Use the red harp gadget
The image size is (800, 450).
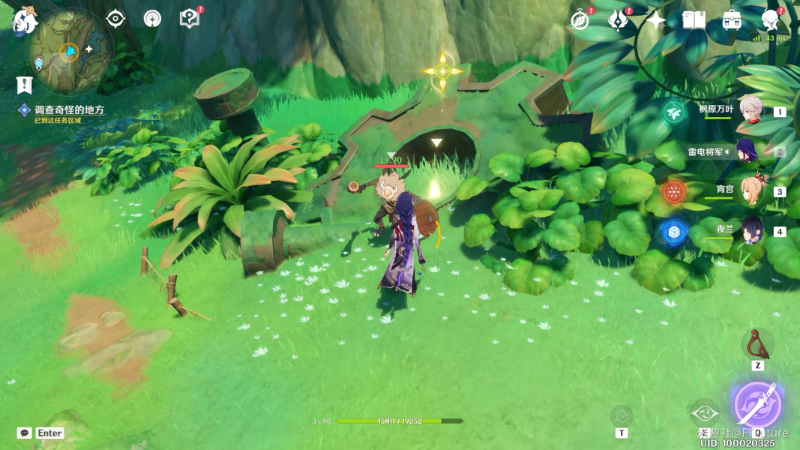tap(758, 345)
